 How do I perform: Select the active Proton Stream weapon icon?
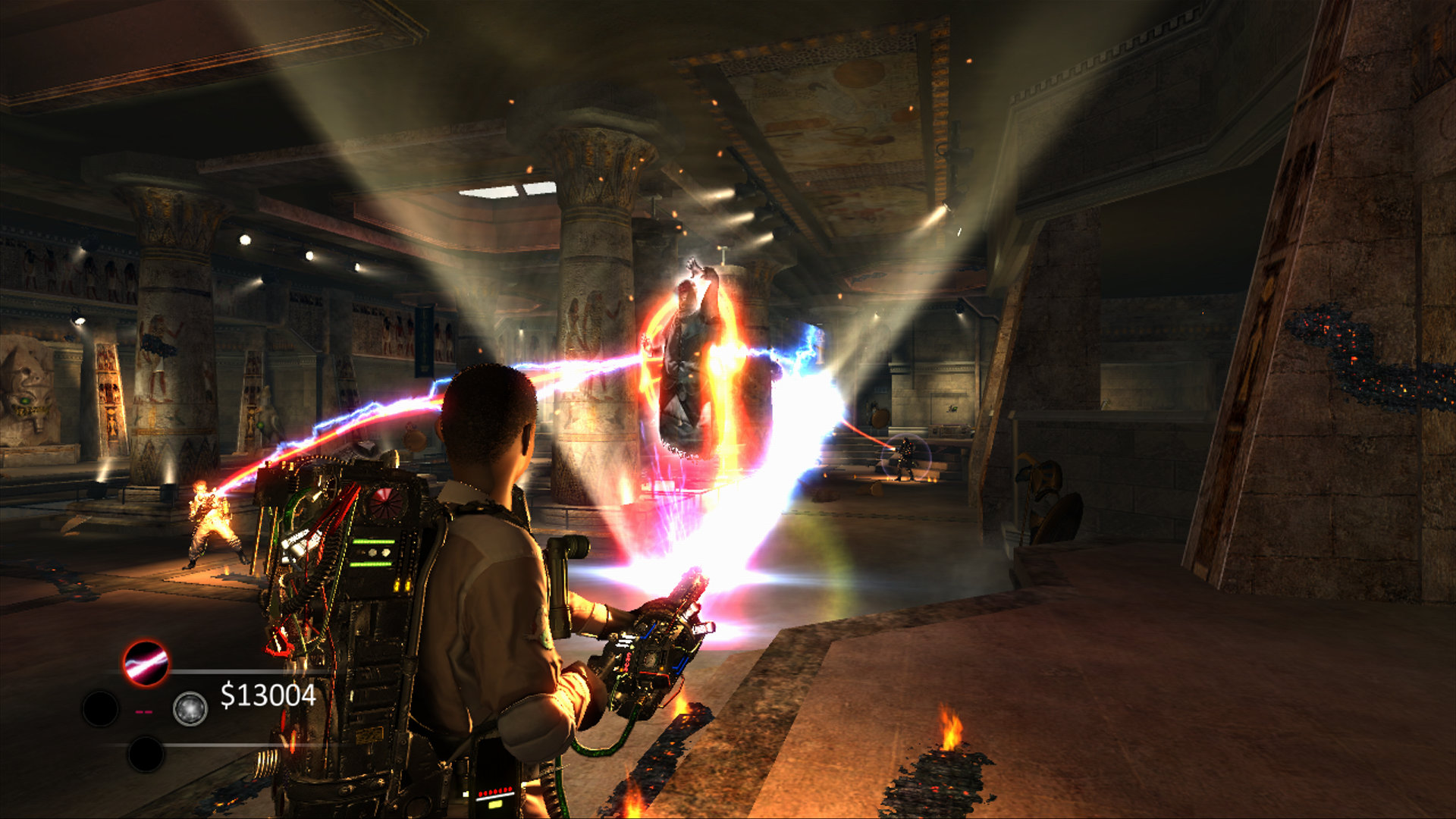click(144, 663)
